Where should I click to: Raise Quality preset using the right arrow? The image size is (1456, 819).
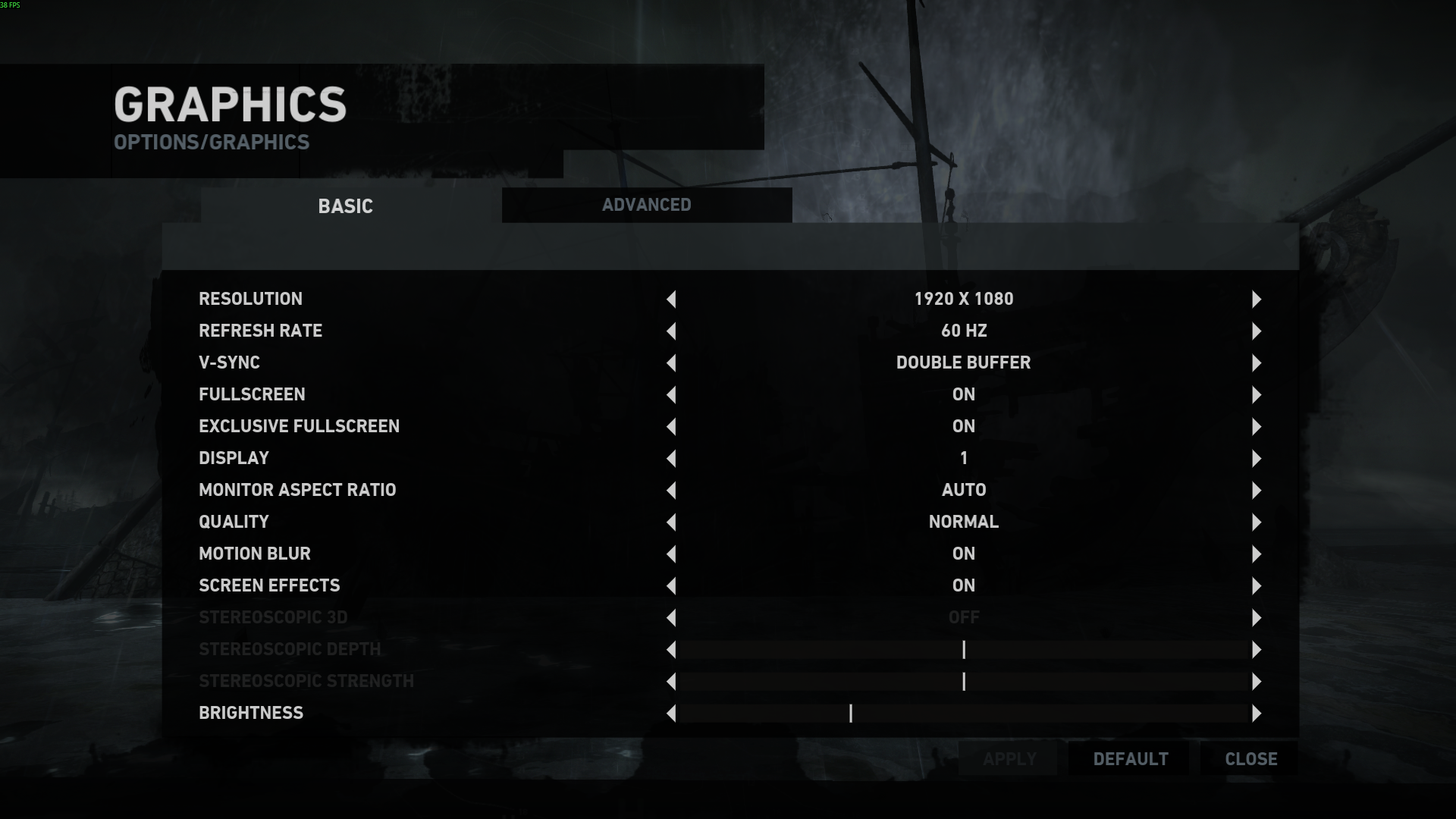pyautogui.click(x=1257, y=522)
